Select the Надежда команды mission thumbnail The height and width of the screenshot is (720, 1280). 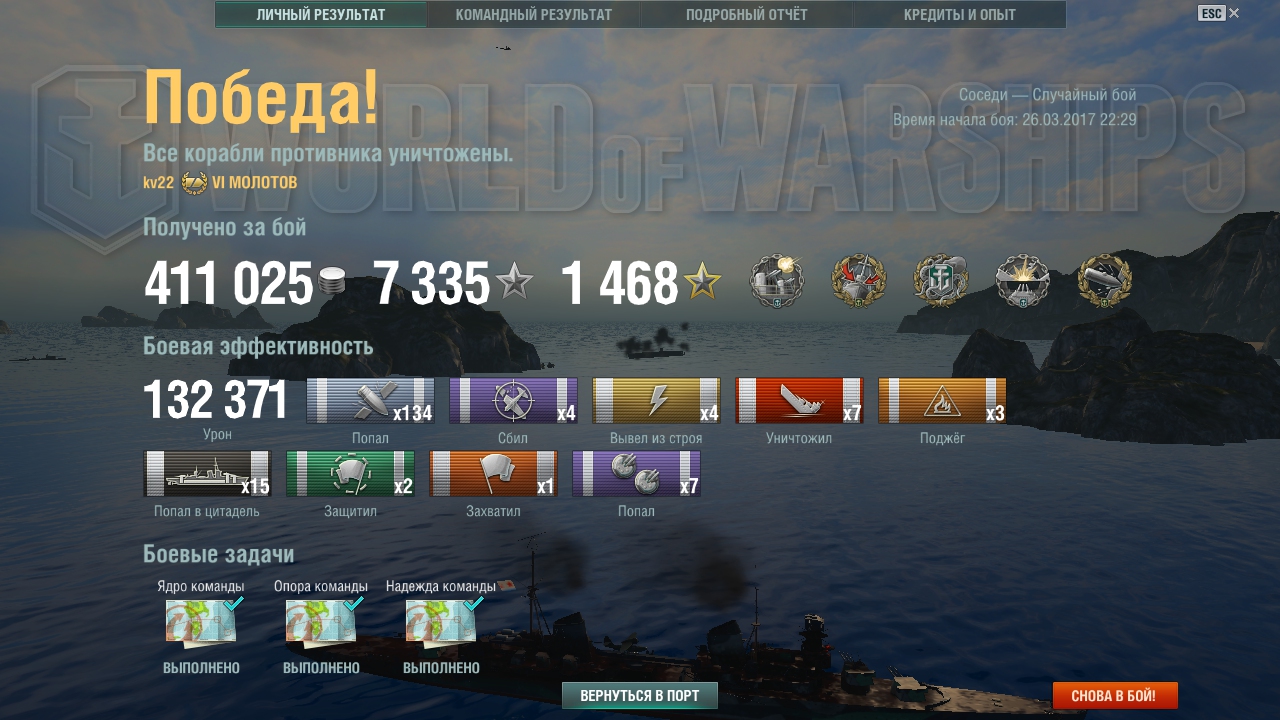(441, 622)
